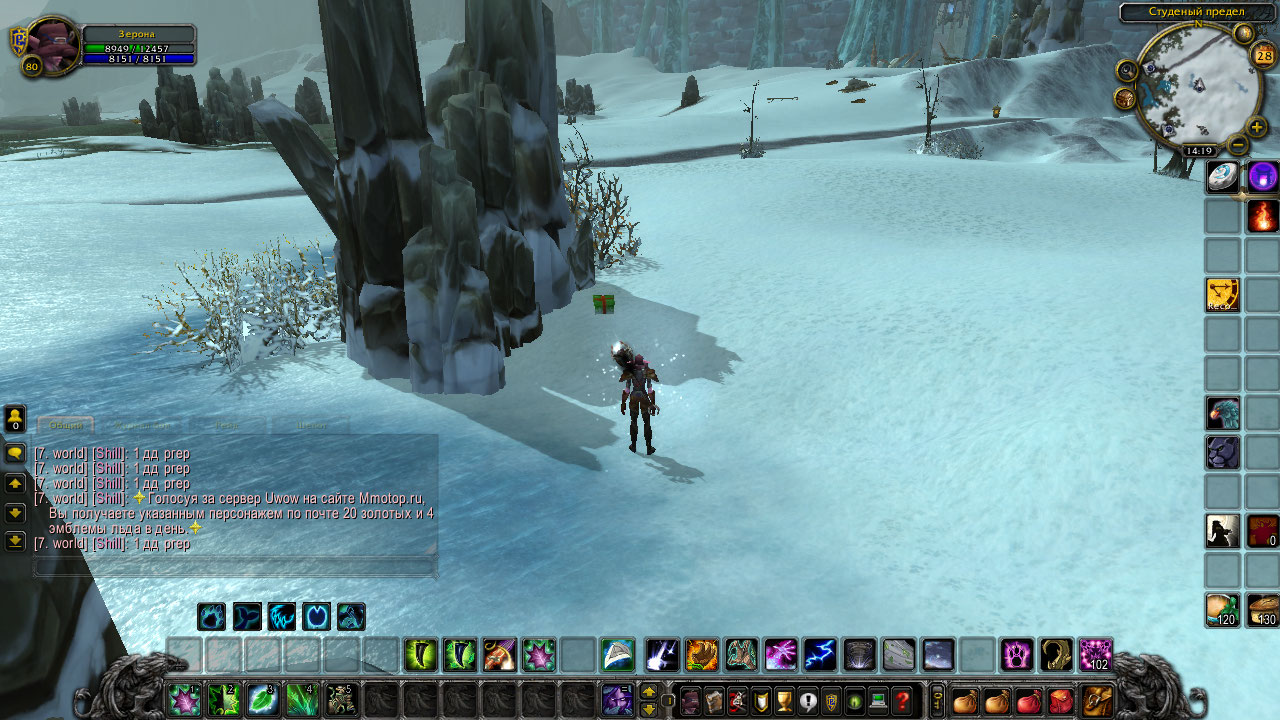The image size is (1280, 720).
Task: Jump chat to bottom with arrow button
Action: click(x=15, y=541)
